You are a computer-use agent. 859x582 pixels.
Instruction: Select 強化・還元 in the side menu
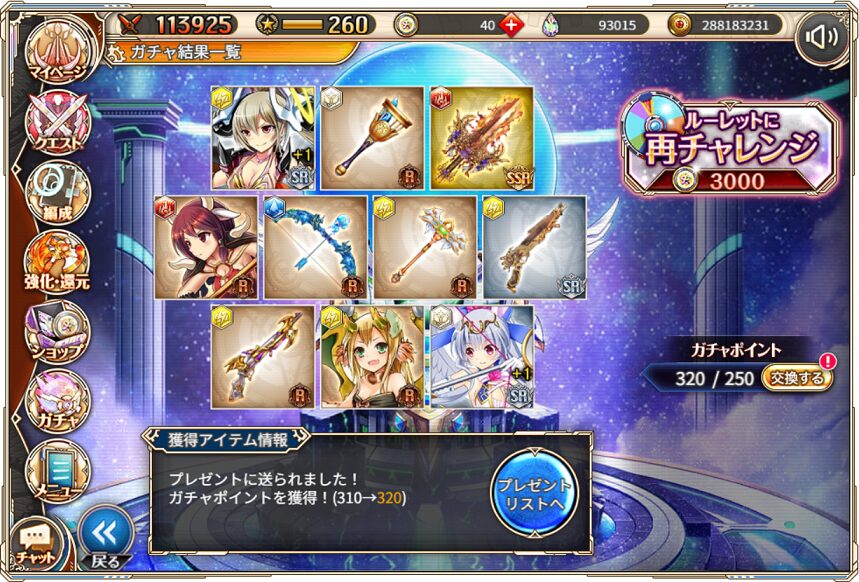[x=57, y=262]
